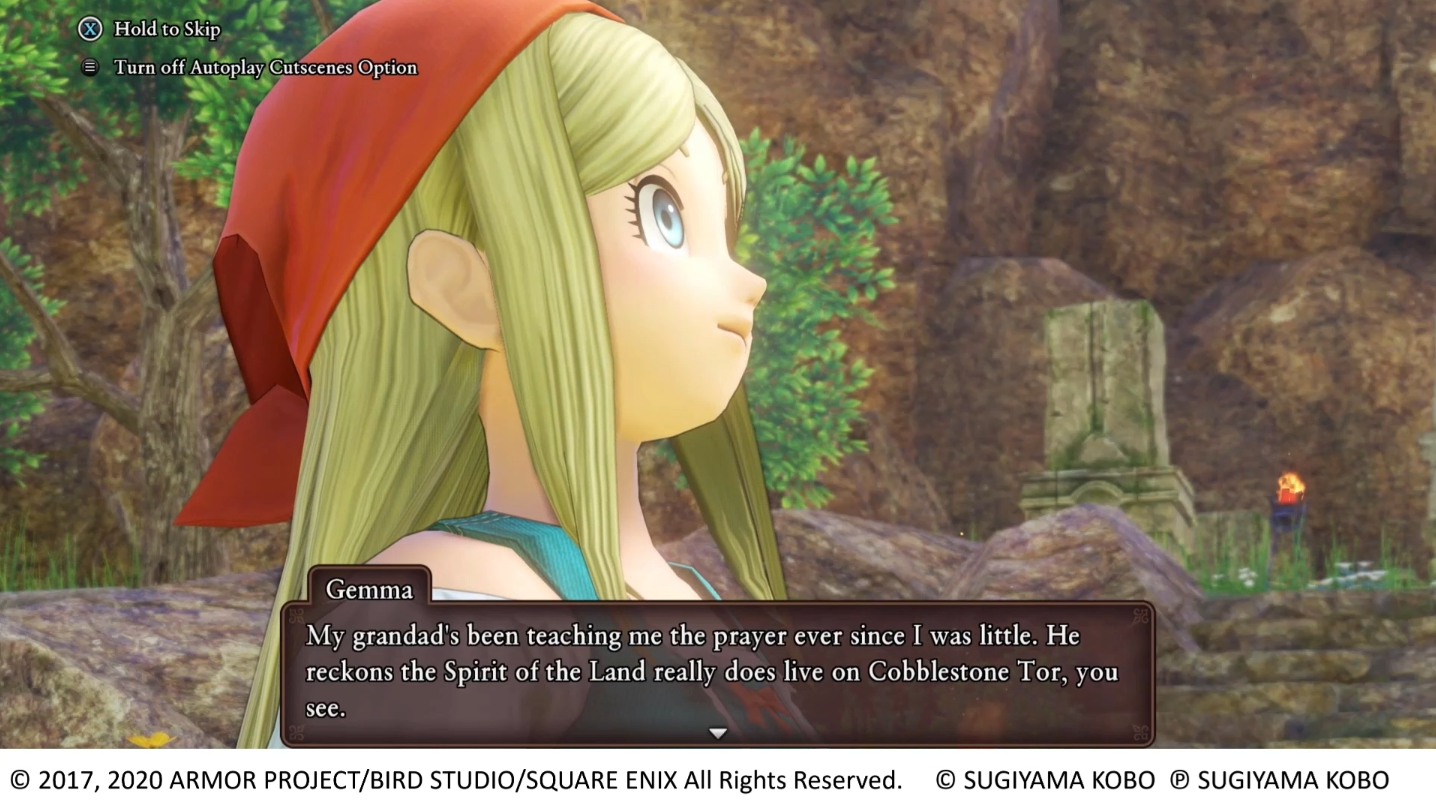The image size is (1436, 807).
Task: Click the ℗ symbol before second SUGIYAMA KOBO
Action: click(x=1179, y=778)
